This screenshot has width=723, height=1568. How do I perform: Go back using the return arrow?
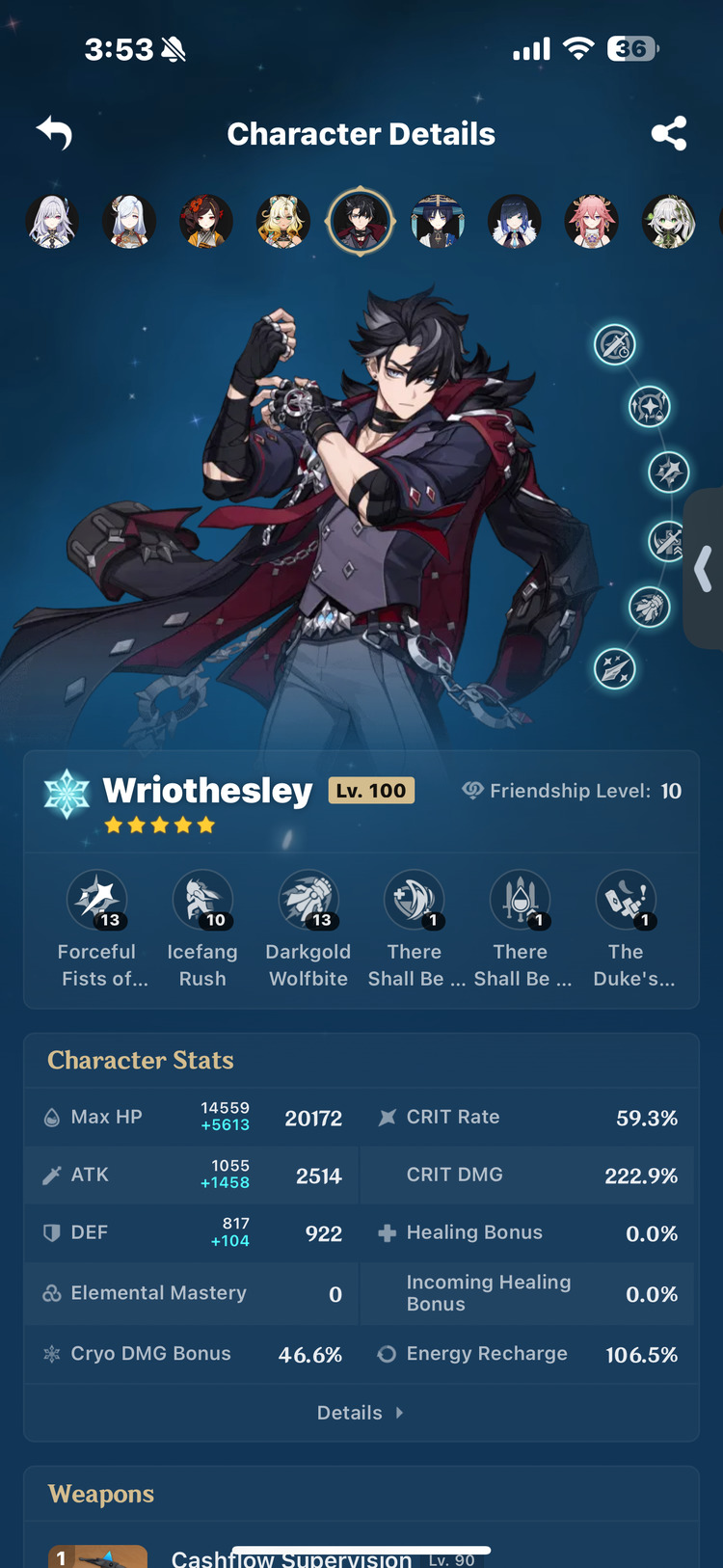(55, 133)
